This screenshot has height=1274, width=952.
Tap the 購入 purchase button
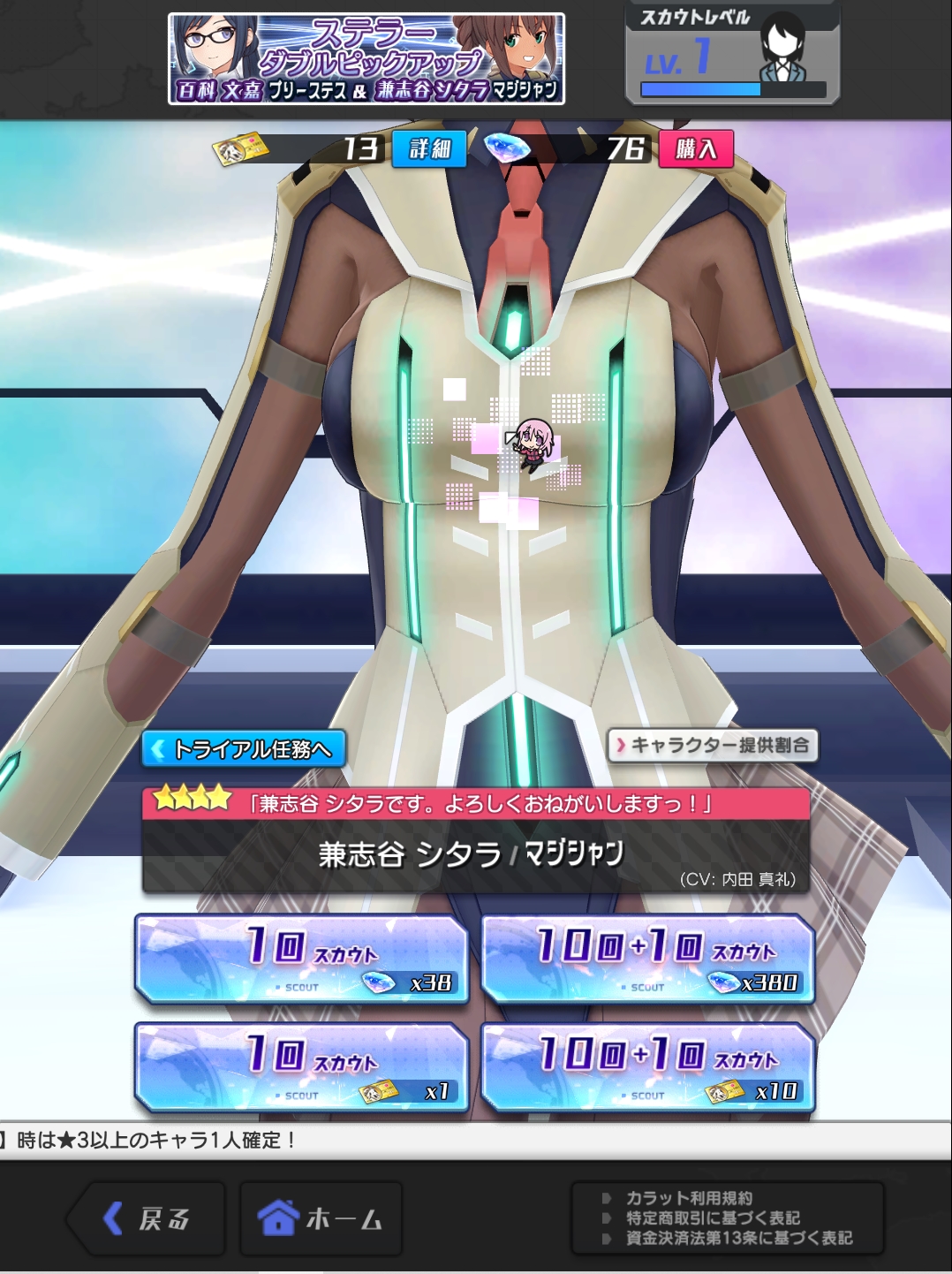coord(696,148)
